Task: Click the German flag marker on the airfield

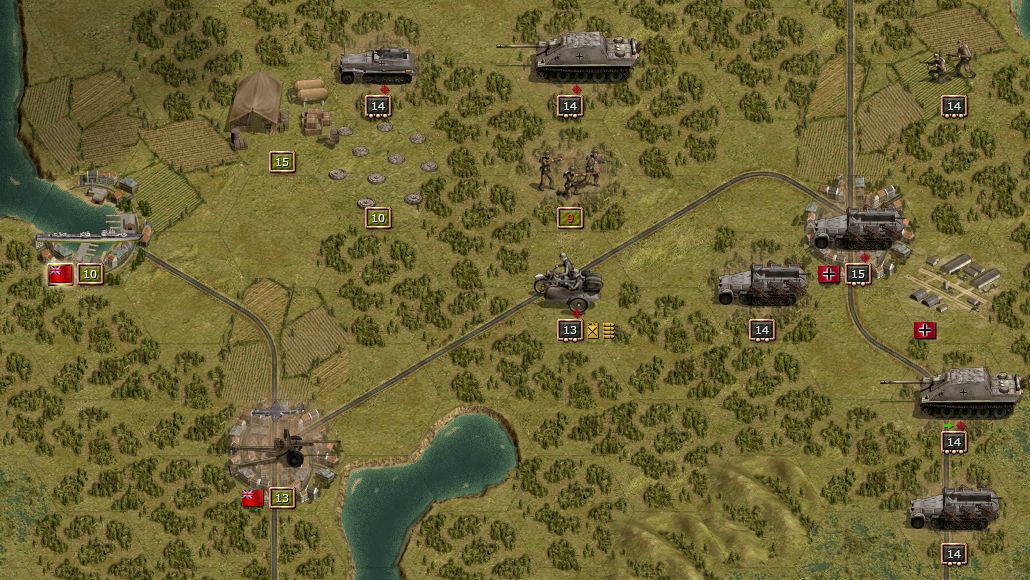Action: [925, 330]
